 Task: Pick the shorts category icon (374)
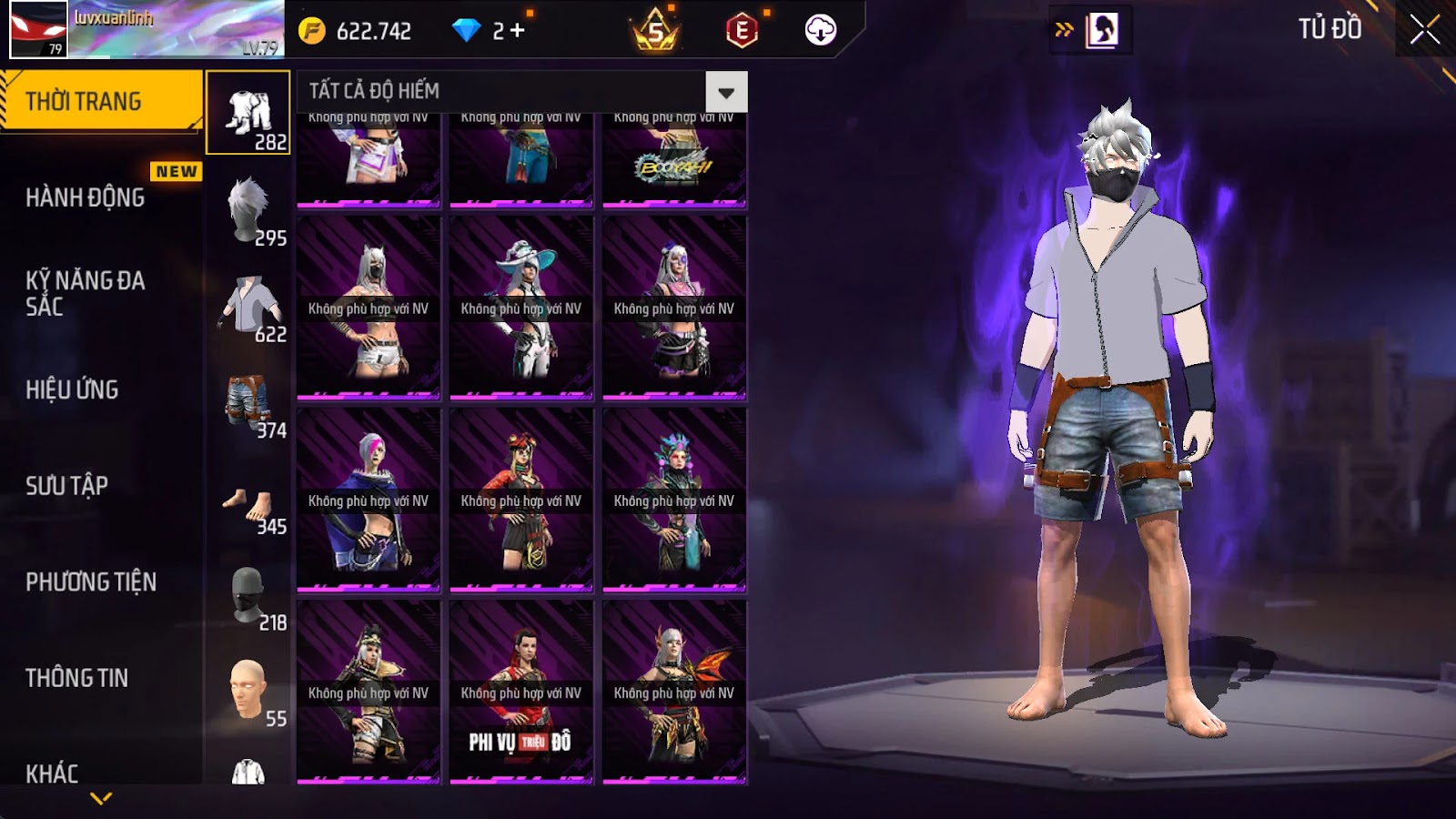(x=248, y=402)
